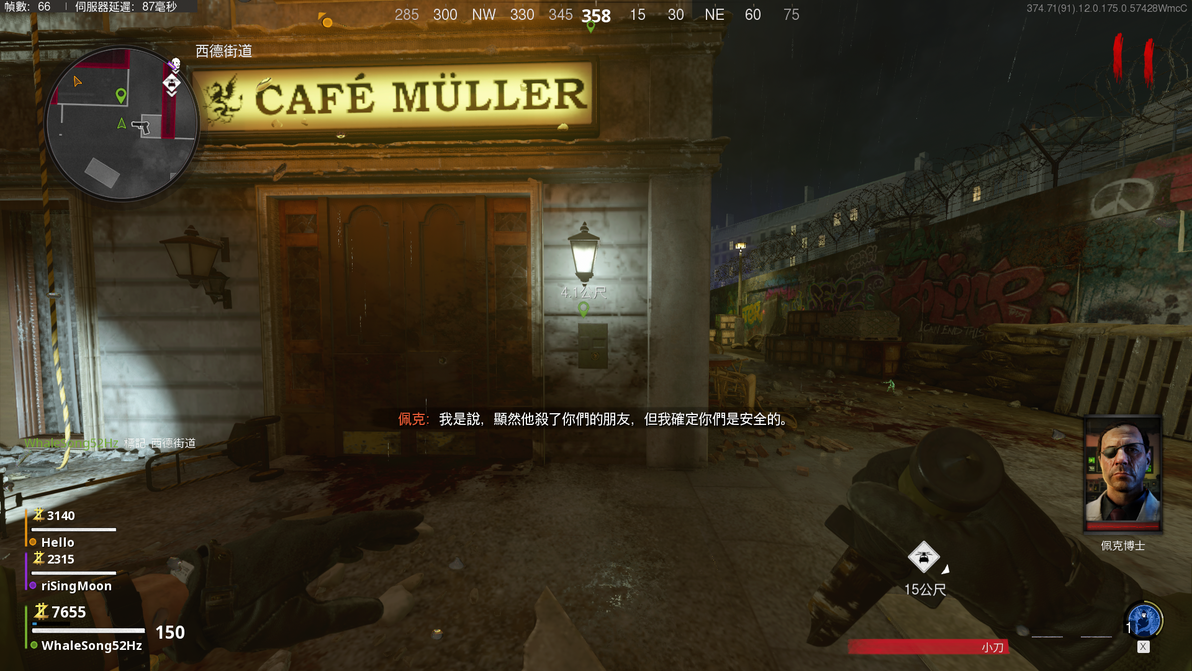Screen dimensions: 1192x671
Task: Activate the blue field upgrade icon
Action: 1143,619
